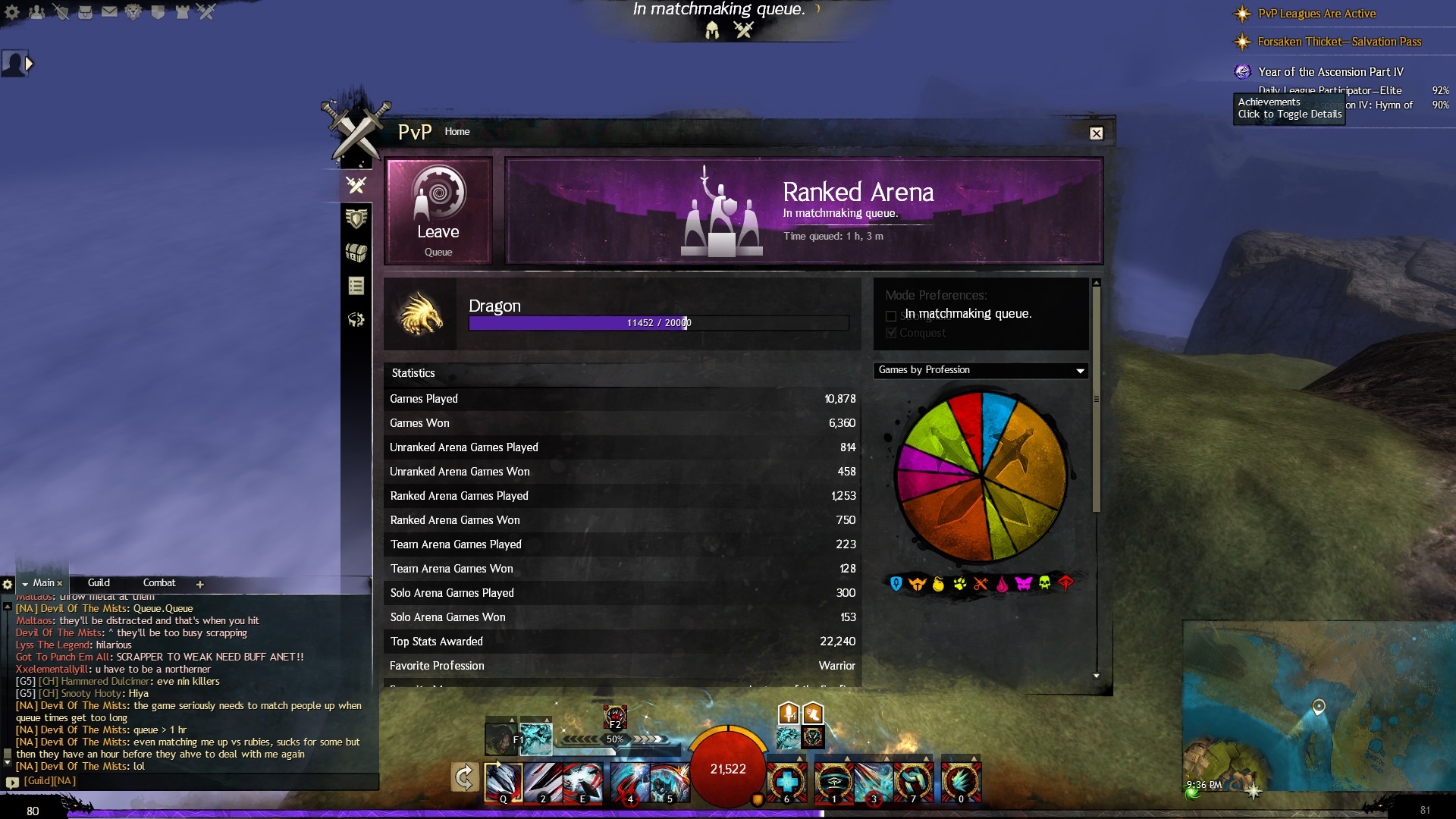Add a new chat tab with plus button

200,584
